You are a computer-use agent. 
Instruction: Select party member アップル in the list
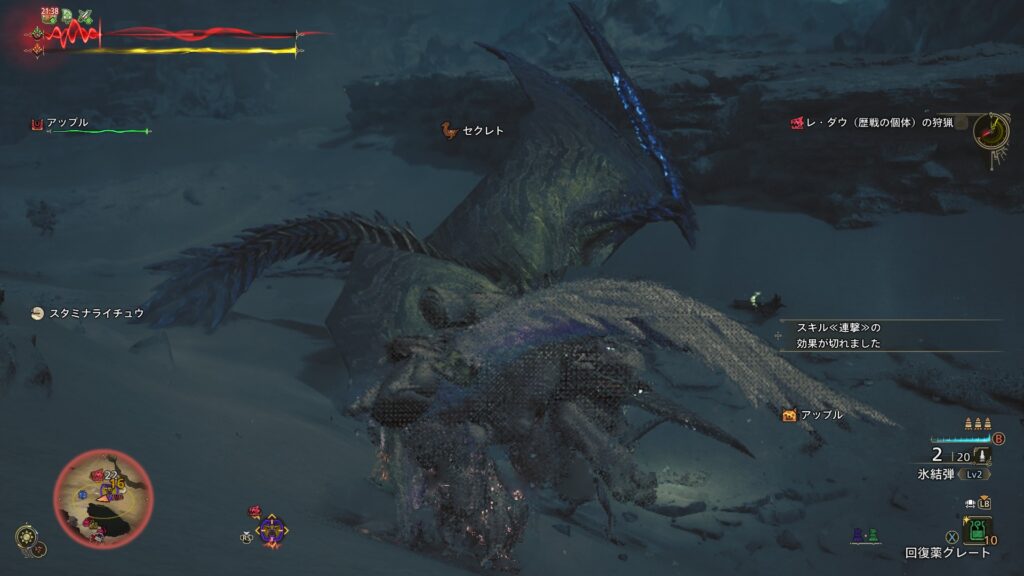pyautogui.click(x=66, y=123)
